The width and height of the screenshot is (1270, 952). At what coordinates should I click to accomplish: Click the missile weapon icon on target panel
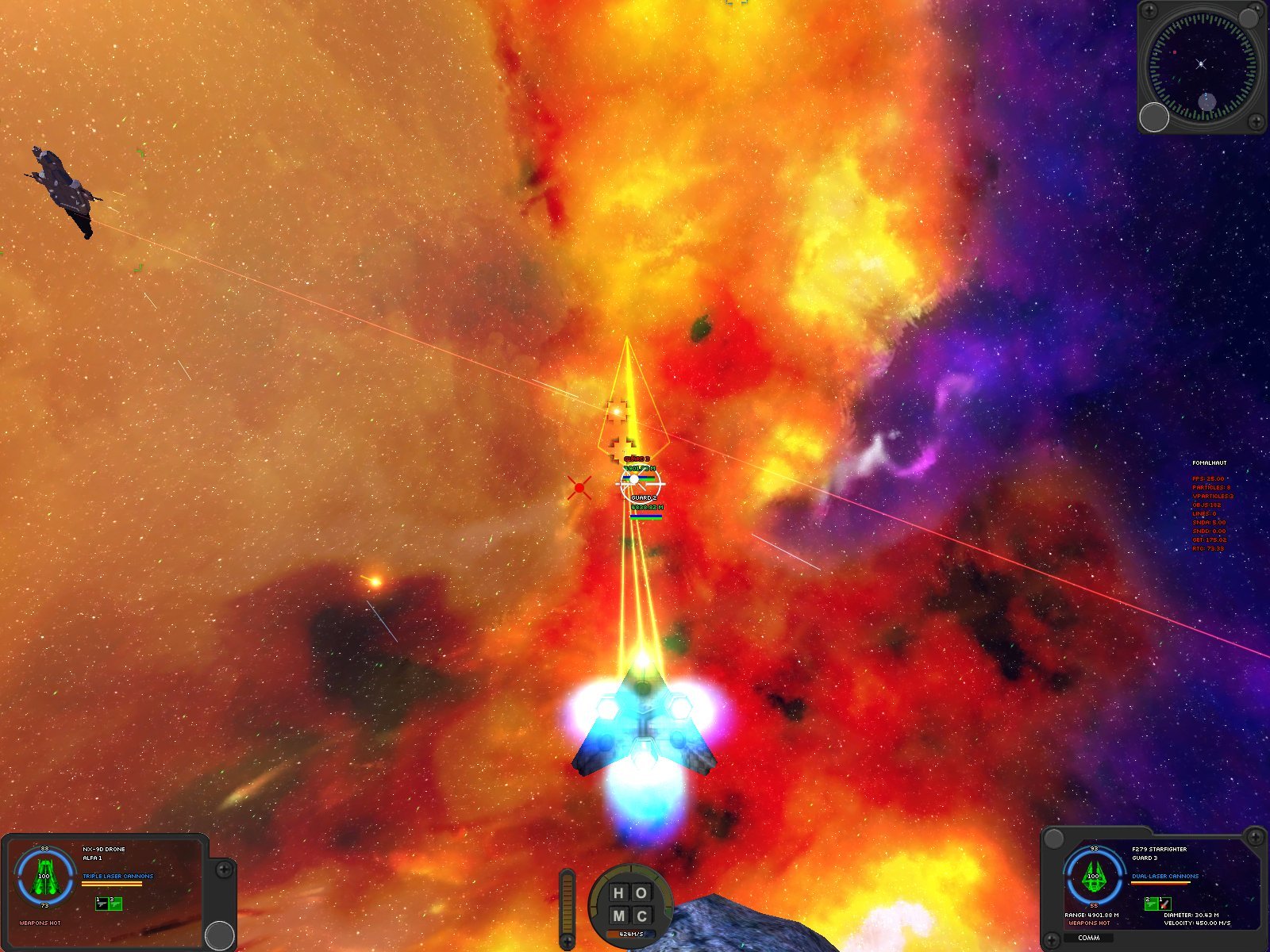1165,904
